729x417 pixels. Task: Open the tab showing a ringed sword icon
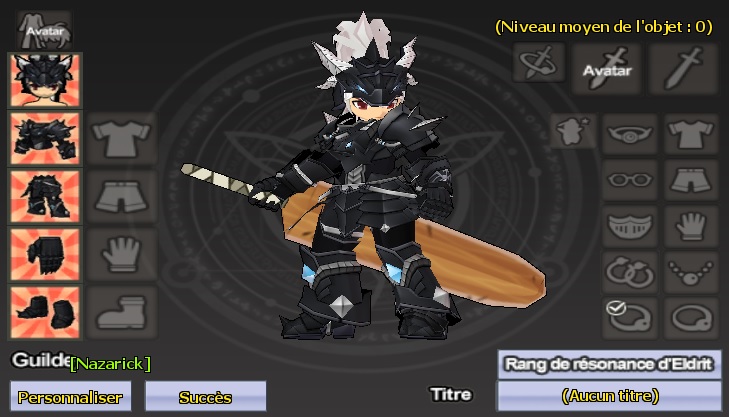(539, 63)
